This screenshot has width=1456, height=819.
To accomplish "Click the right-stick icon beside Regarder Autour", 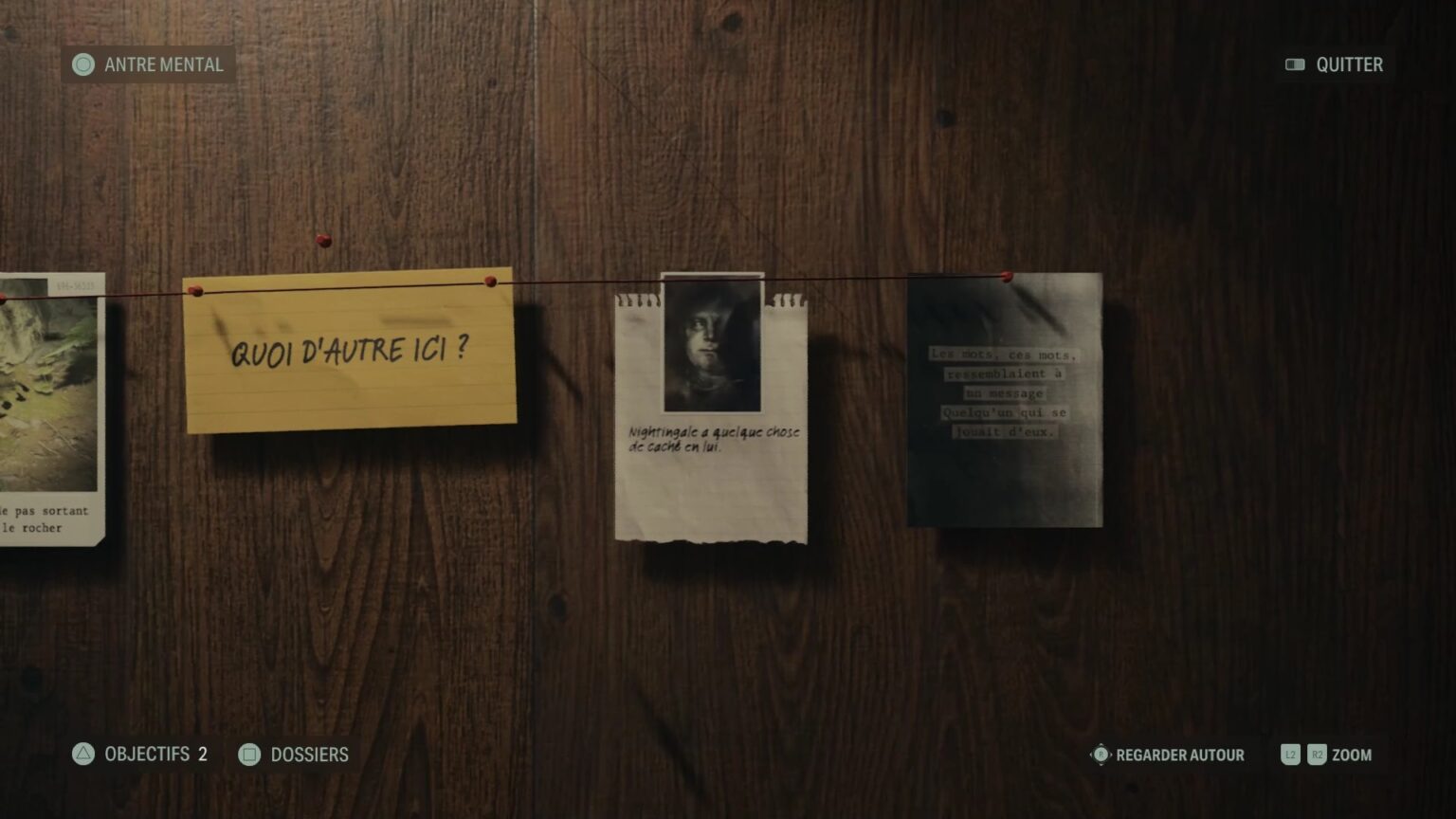I will [1100, 755].
